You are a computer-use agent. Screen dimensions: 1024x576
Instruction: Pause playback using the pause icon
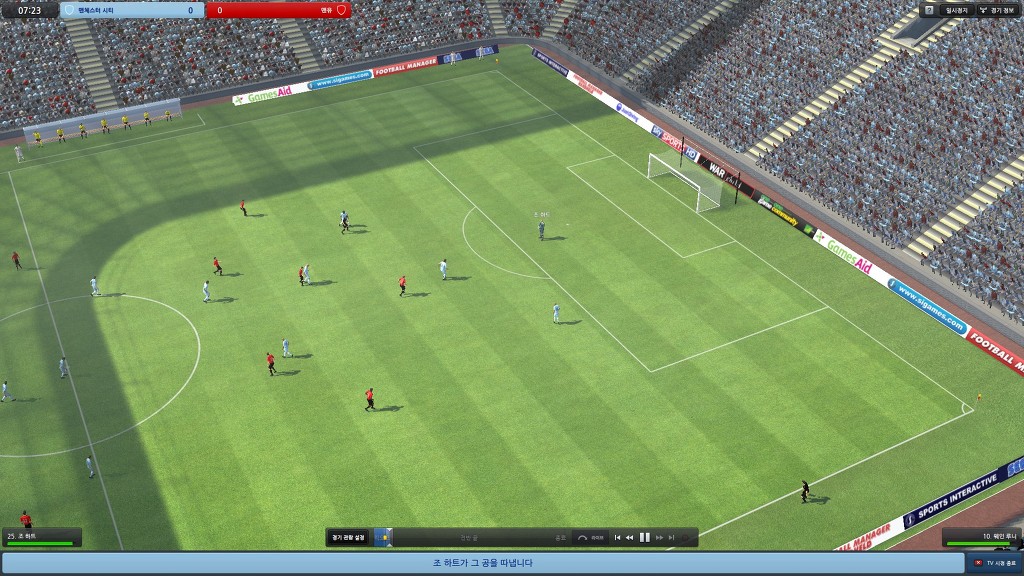[x=645, y=538]
